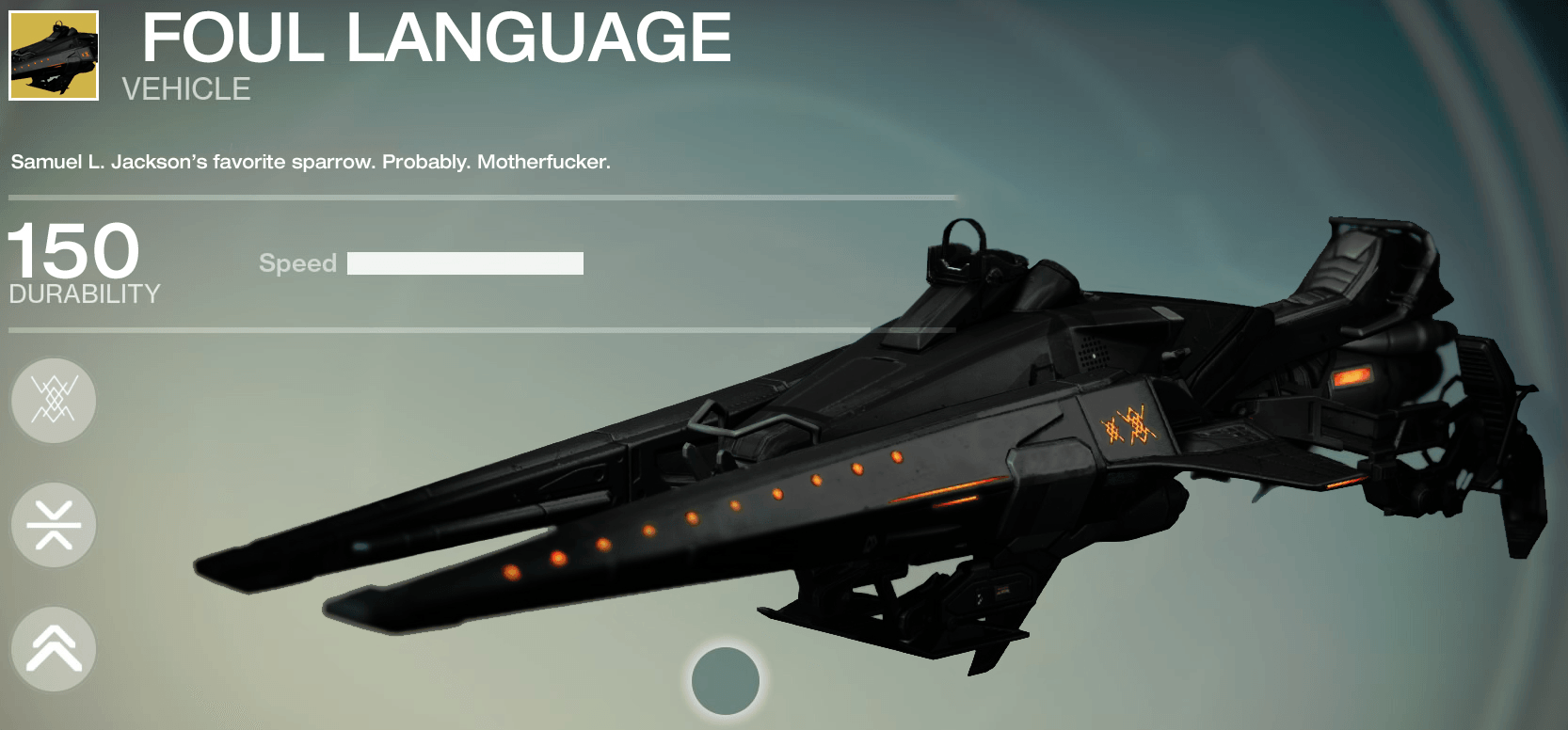The width and height of the screenshot is (1568, 730).
Task: Click the round cursor at bottom center
Action: coord(725,681)
